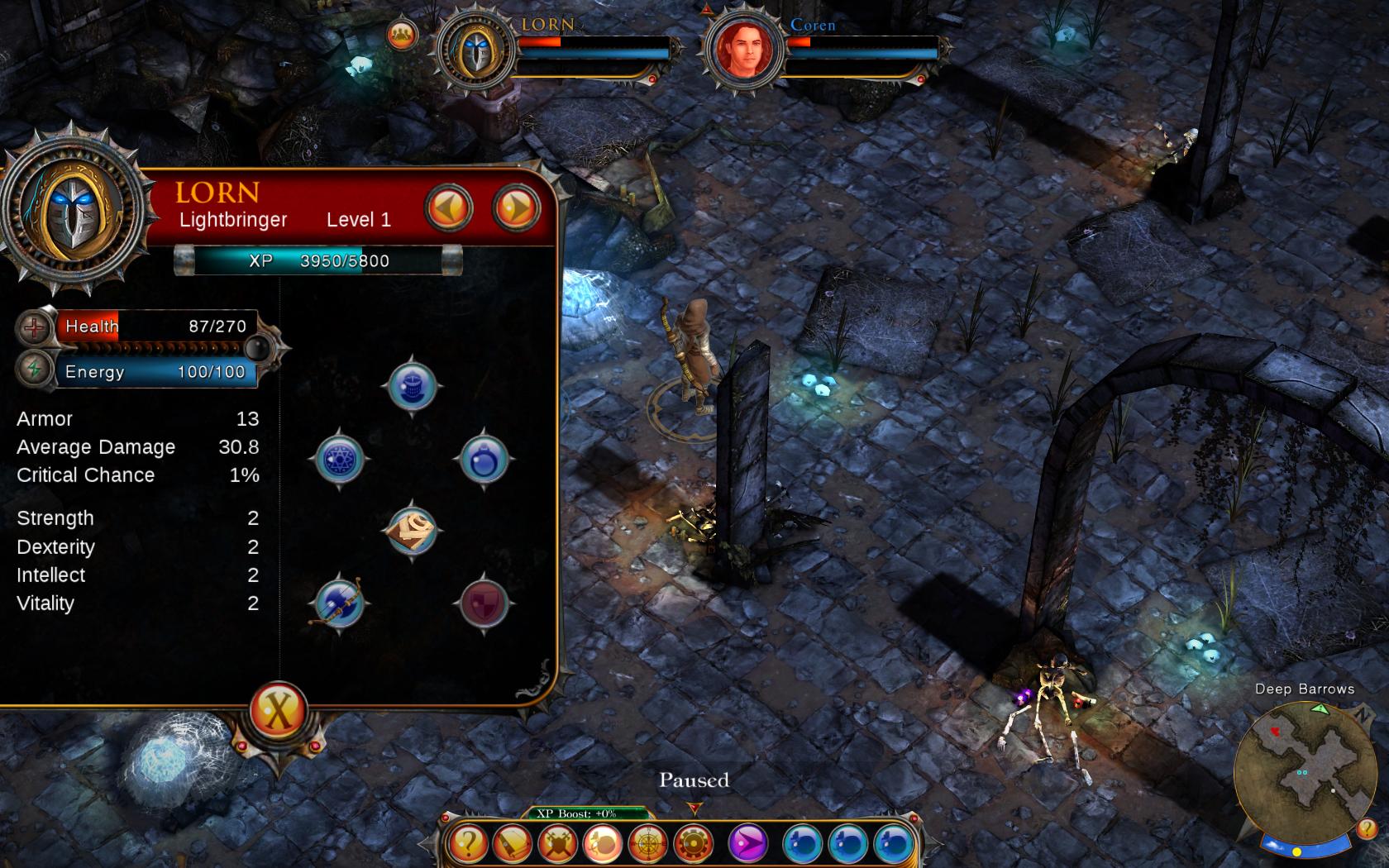Screen dimensions: 1389x868
Task: Close the Lorn character sheet
Action: click(279, 709)
